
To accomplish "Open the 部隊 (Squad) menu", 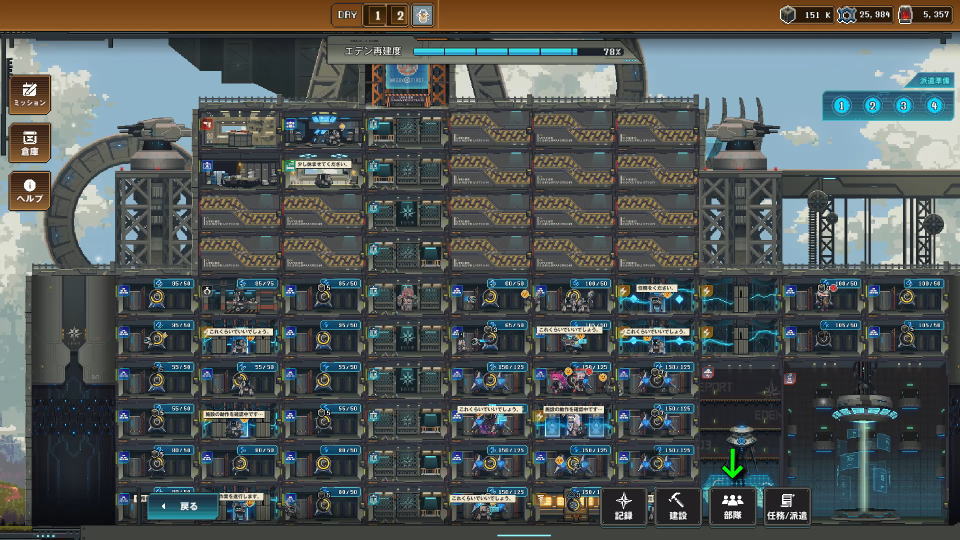I will tap(732, 506).
